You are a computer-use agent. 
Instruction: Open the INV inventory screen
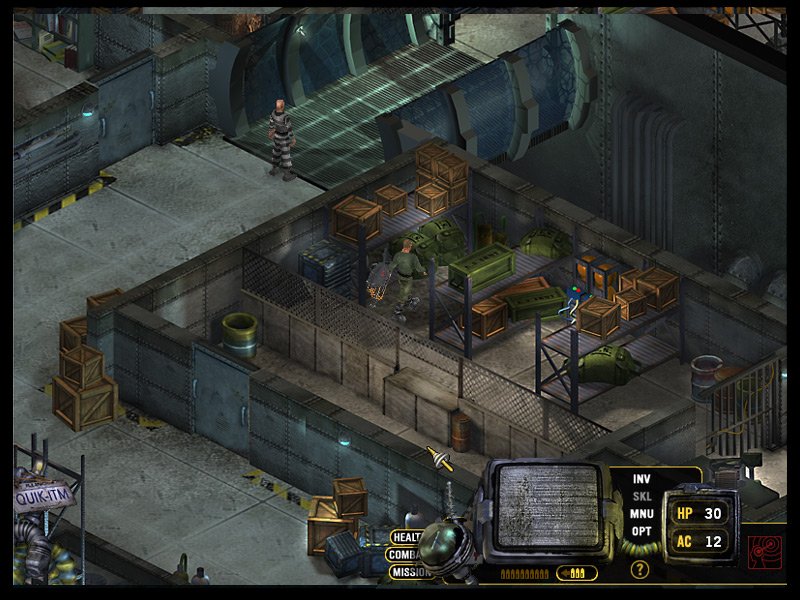[x=641, y=479]
